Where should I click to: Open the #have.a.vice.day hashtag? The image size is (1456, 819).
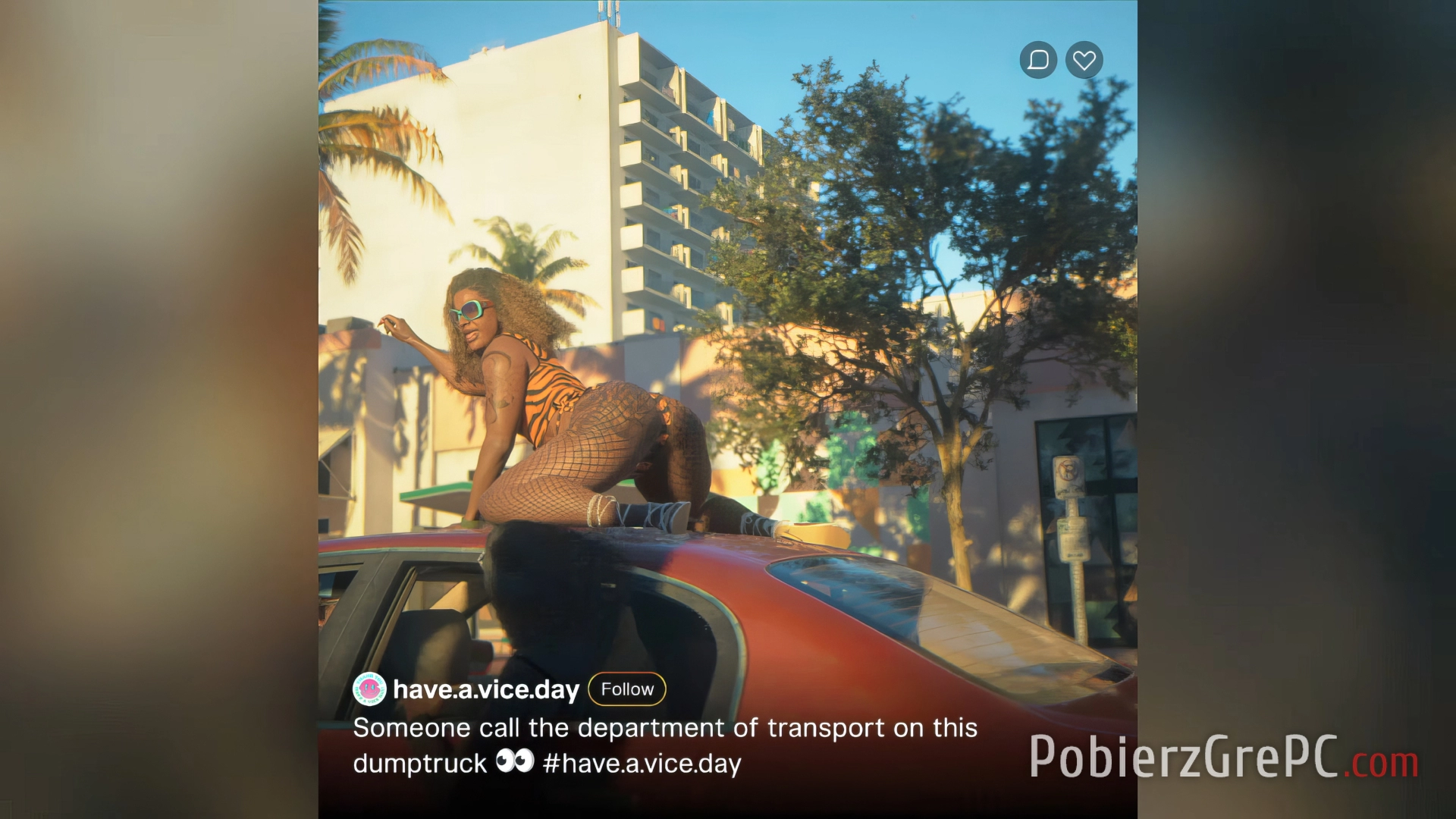click(642, 764)
